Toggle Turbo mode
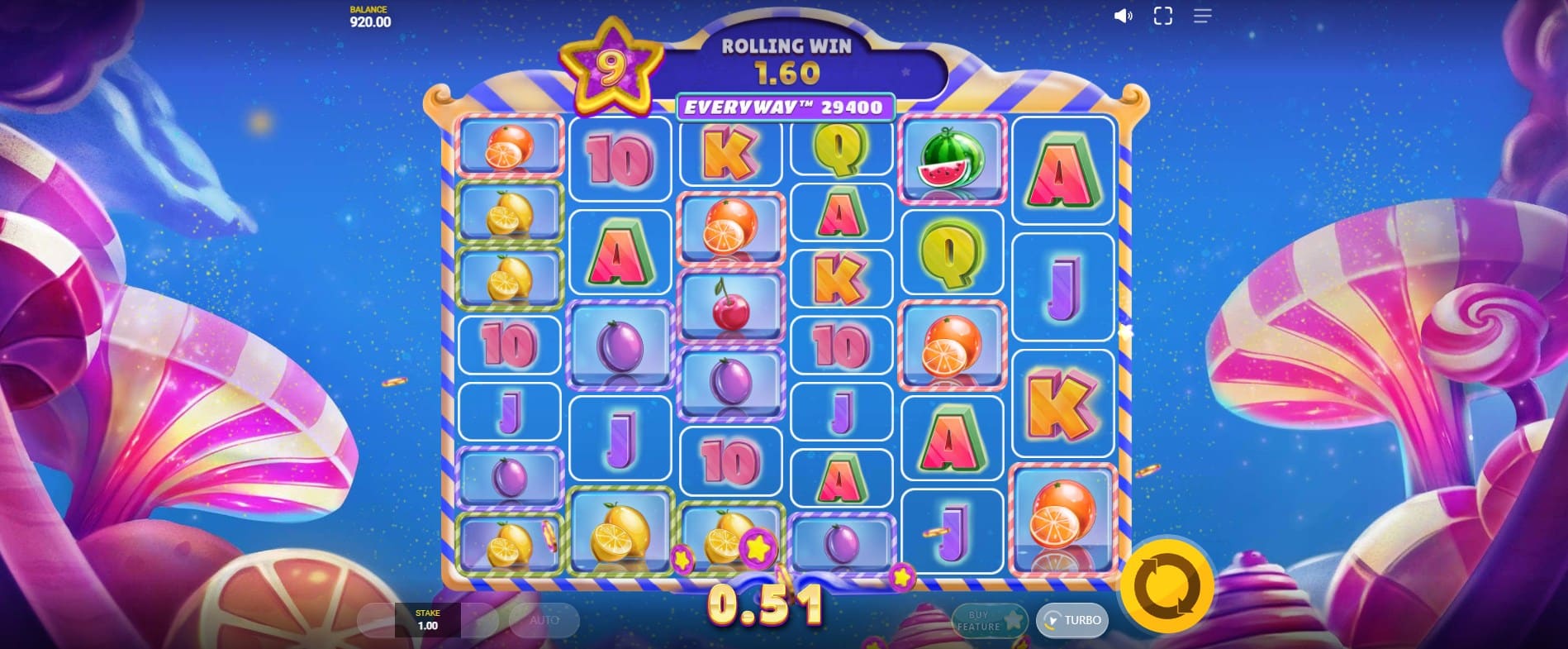 coord(1072,620)
